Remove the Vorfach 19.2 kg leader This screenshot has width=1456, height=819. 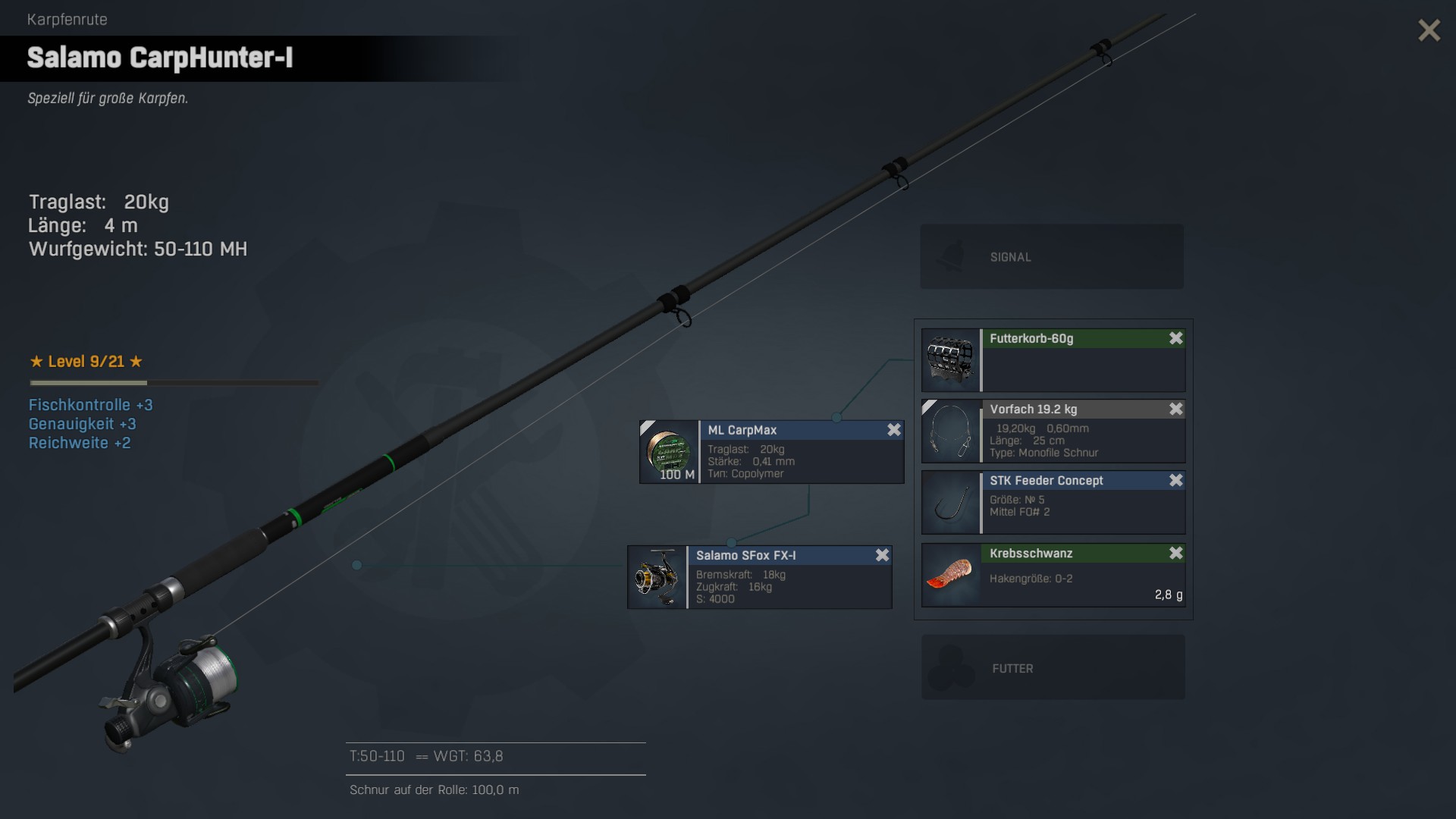pyautogui.click(x=1176, y=409)
